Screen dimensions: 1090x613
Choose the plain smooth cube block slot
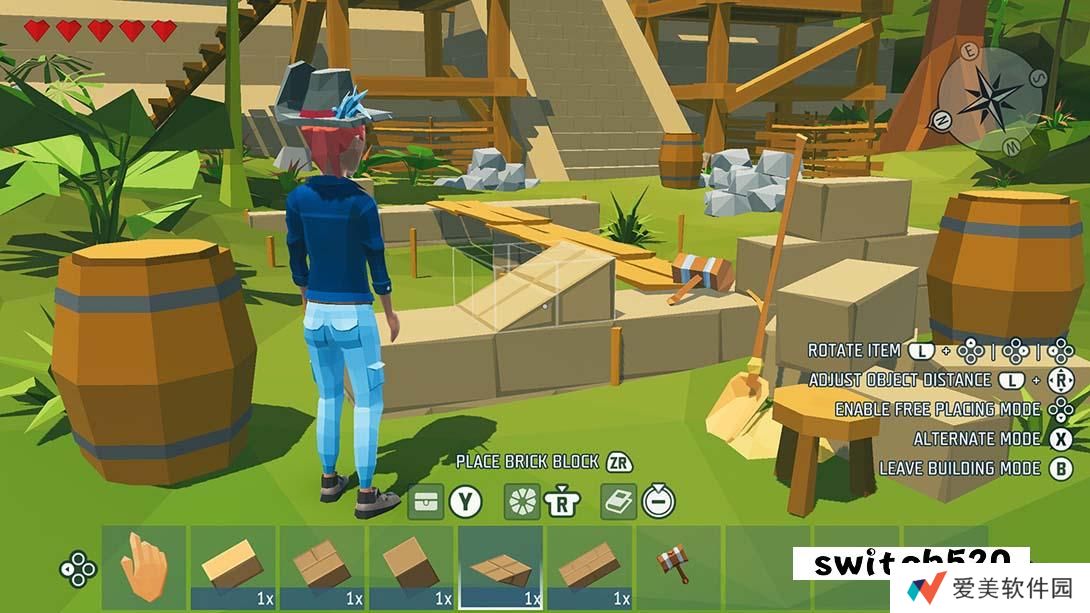click(411, 567)
